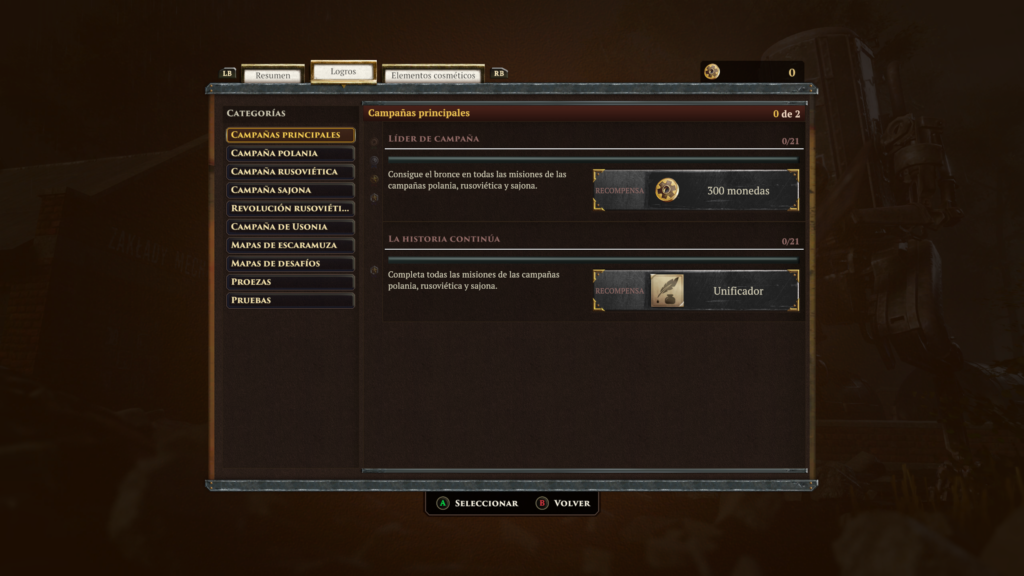Open the Campaña rusoviética category
This screenshot has height=576, width=1024.
[290, 172]
